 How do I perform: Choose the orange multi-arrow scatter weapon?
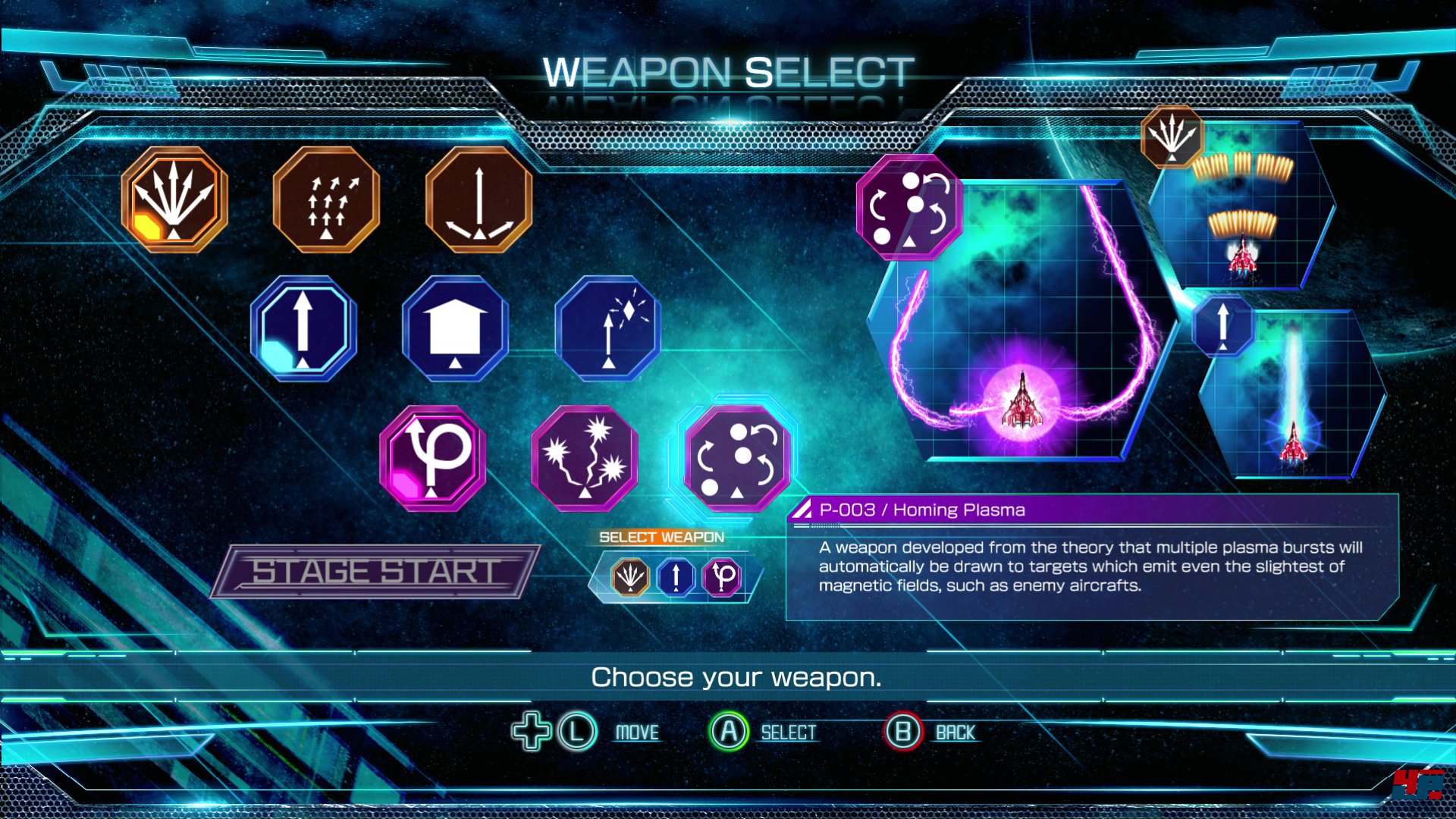(326, 199)
